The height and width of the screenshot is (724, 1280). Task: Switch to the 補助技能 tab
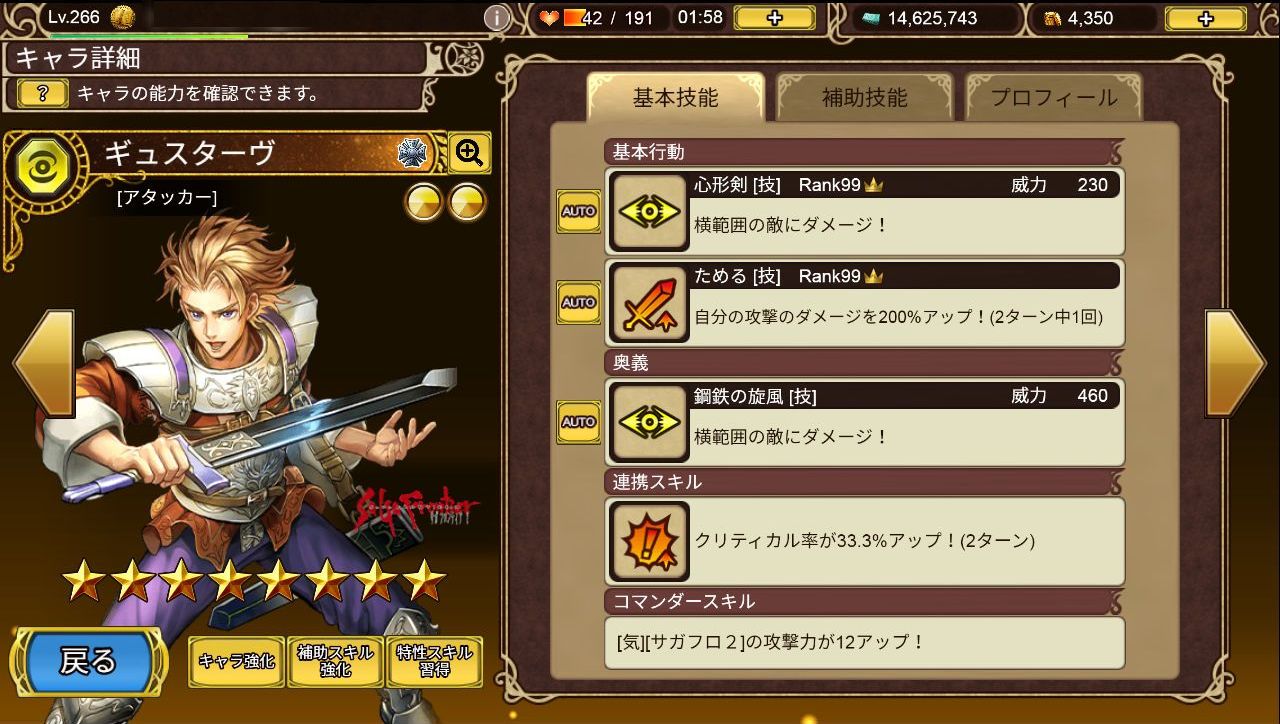click(x=864, y=98)
